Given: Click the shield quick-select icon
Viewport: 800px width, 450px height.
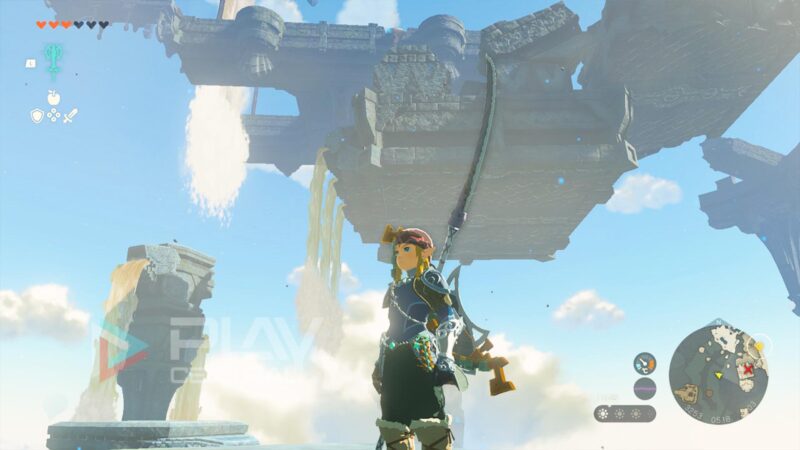Looking at the screenshot, I should (36, 115).
